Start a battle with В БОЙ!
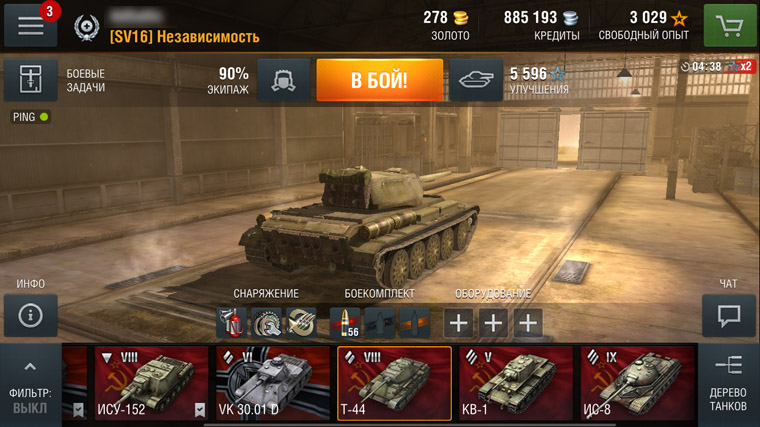 click(x=379, y=81)
